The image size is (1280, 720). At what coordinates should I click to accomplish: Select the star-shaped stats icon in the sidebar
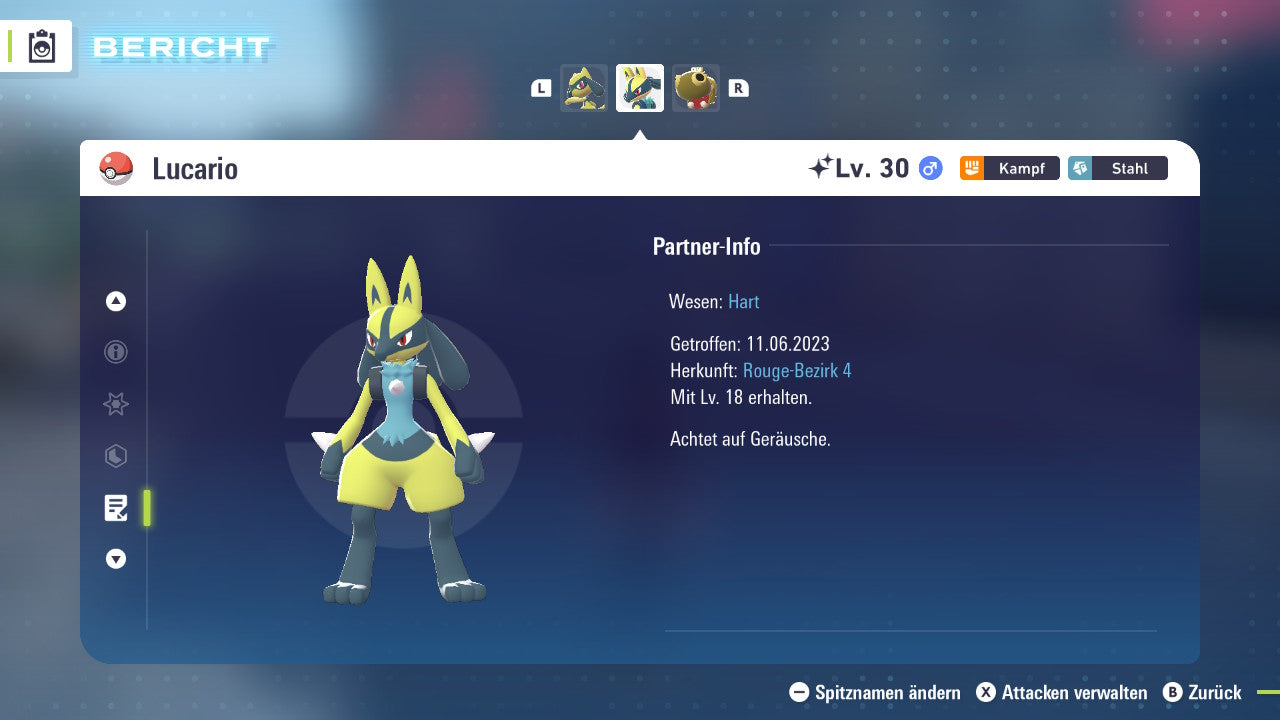pyautogui.click(x=115, y=404)
